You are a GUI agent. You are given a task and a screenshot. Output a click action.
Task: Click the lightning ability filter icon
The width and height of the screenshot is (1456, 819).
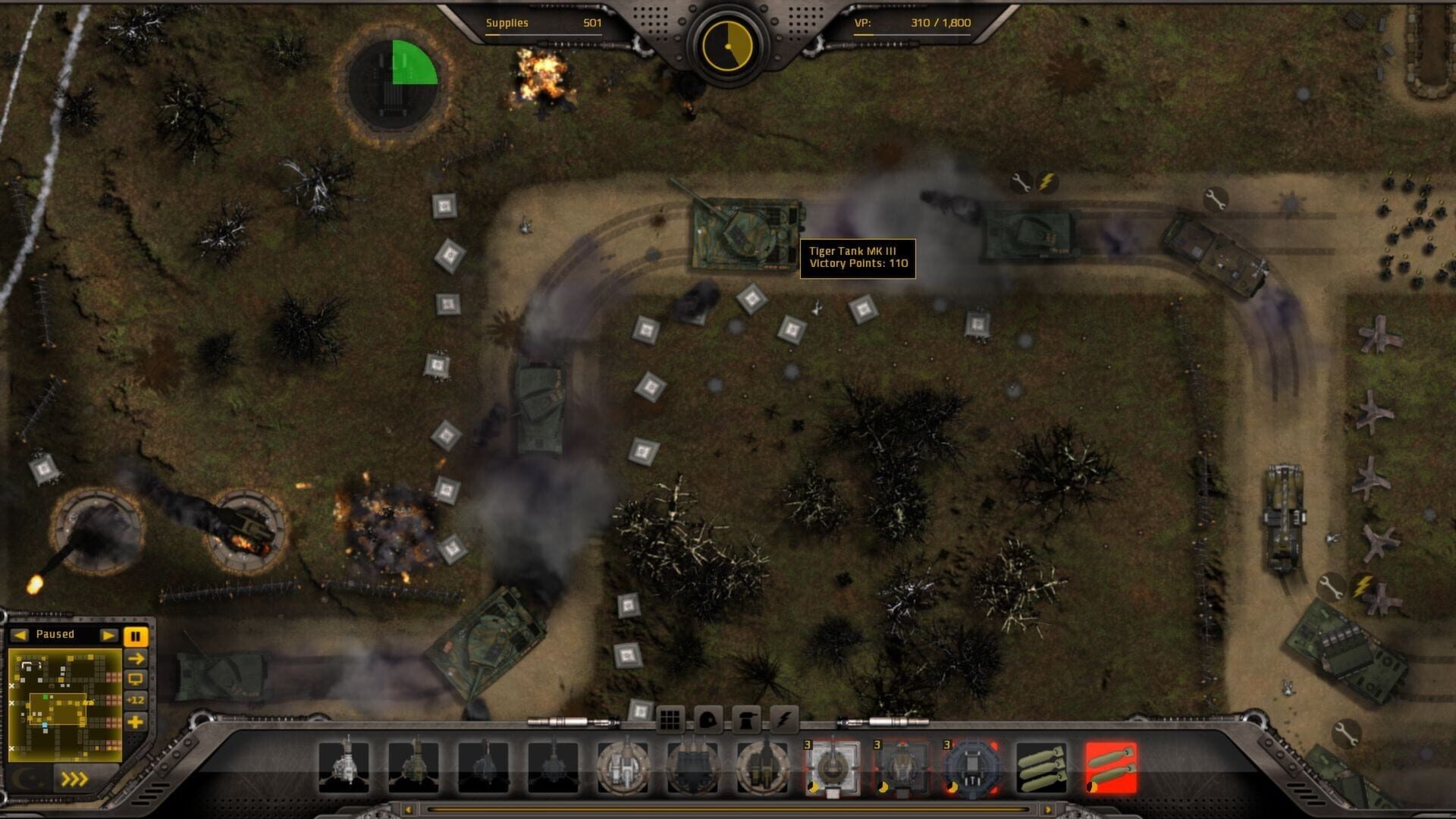(x=786, y=719)
